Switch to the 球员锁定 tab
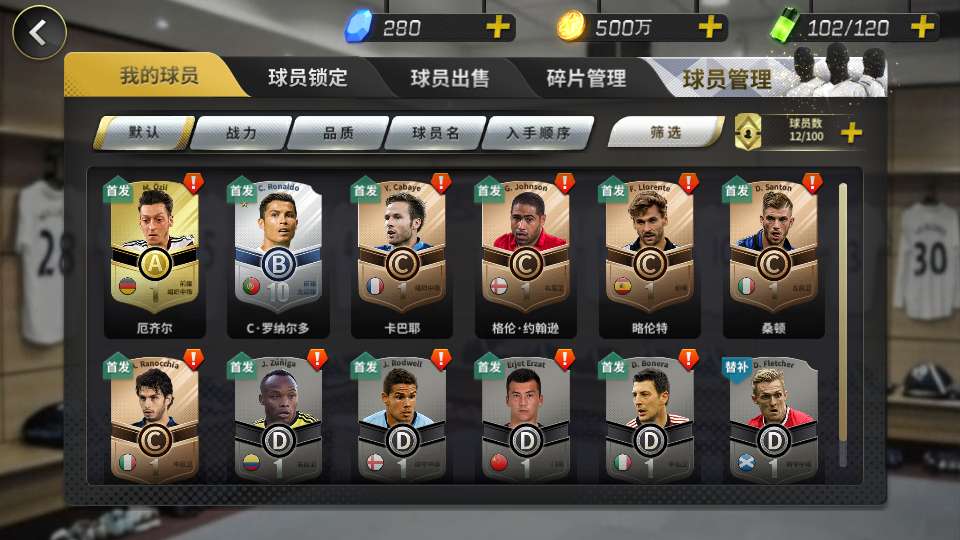 [x=307, y=77]
